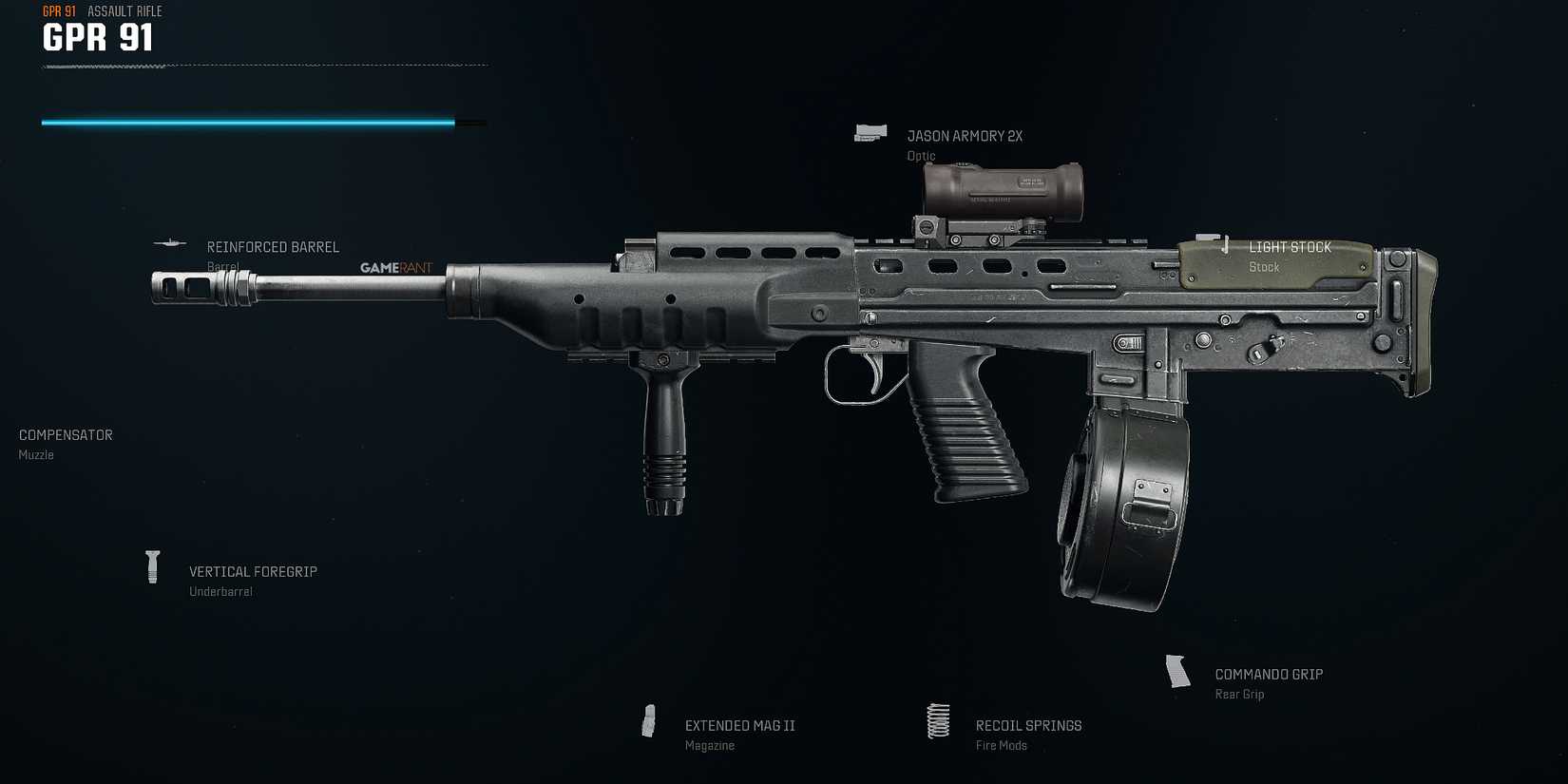
Task: Open the Fire Mods category options
Action: pos(1001,745)
